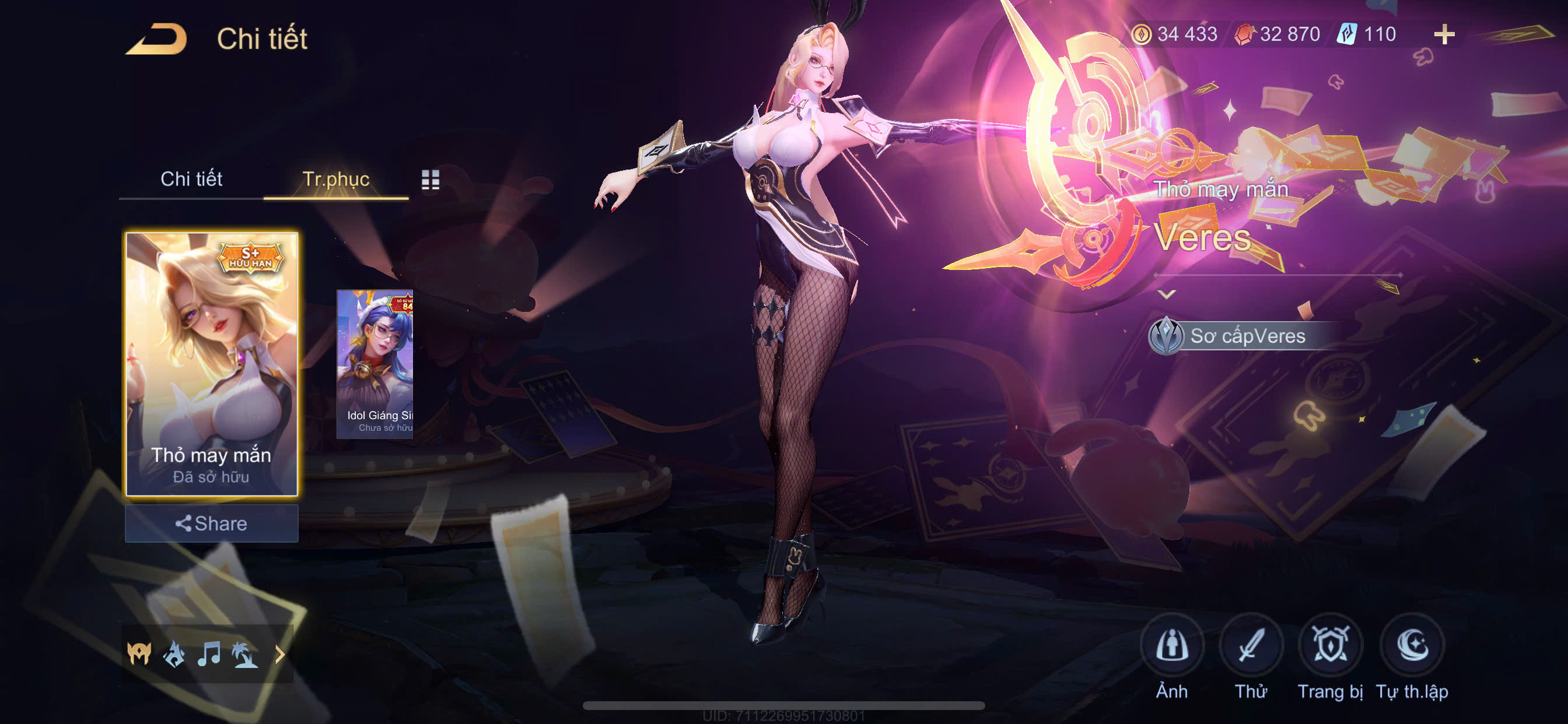Share the Thỏ may mắn skin
Image resolution: width=1568 pixels, height=724 pixels.
(211, 523)
